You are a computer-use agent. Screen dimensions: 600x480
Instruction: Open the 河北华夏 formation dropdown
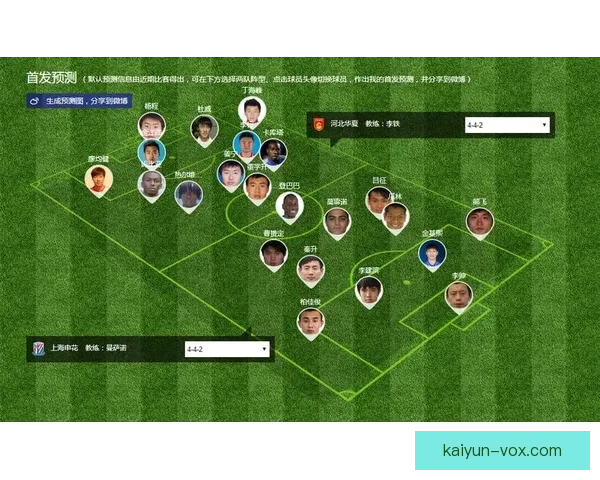click(507, 125)
